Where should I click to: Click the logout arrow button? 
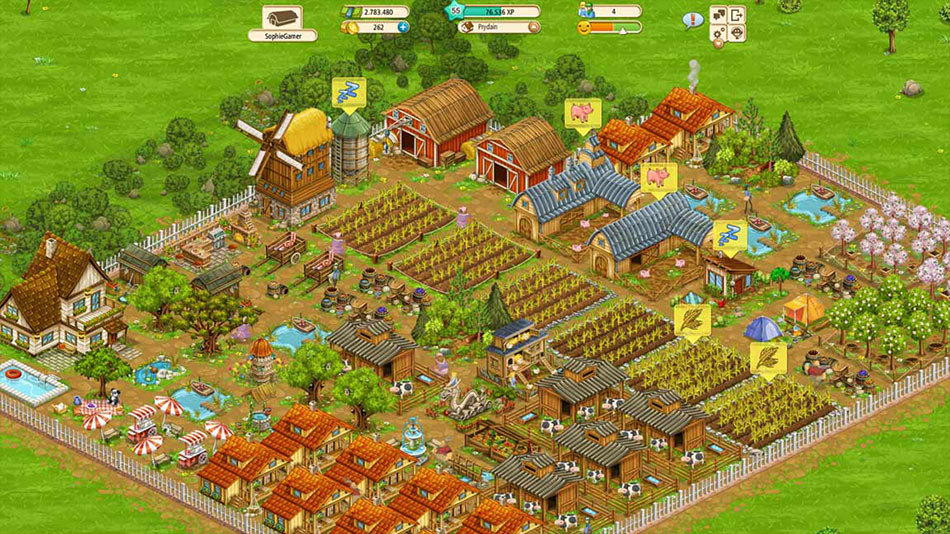(737, 15)
